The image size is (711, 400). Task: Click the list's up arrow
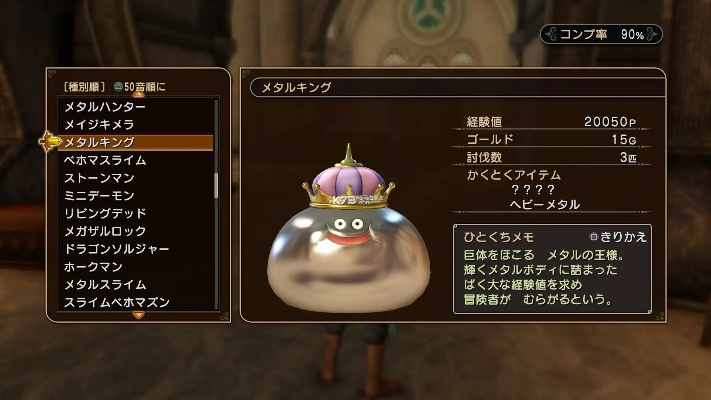(138, 95)
